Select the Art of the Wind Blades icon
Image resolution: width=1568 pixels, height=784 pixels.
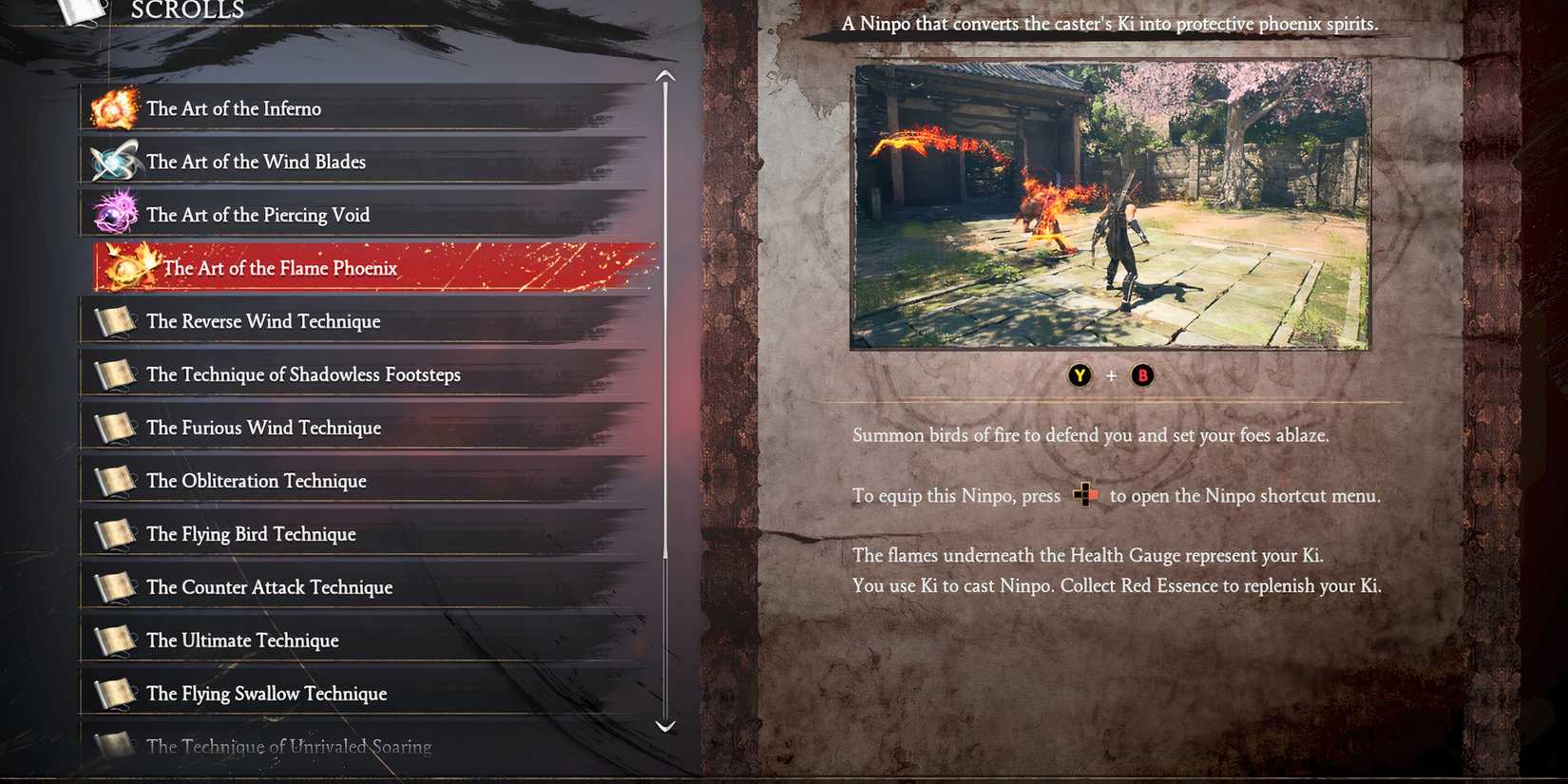114,160
